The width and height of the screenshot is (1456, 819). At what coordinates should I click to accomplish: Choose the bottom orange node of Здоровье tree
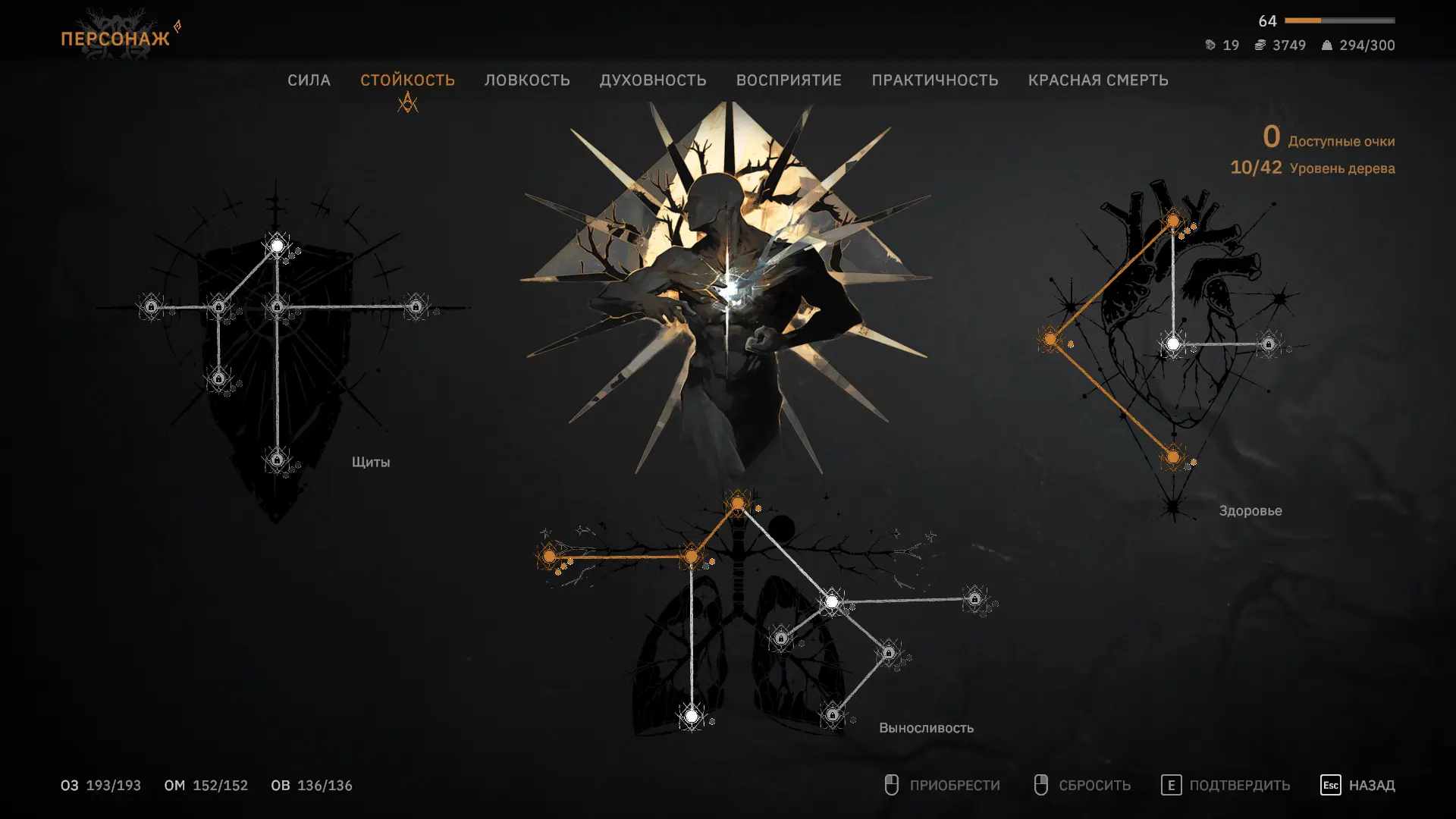point(1173,457)
